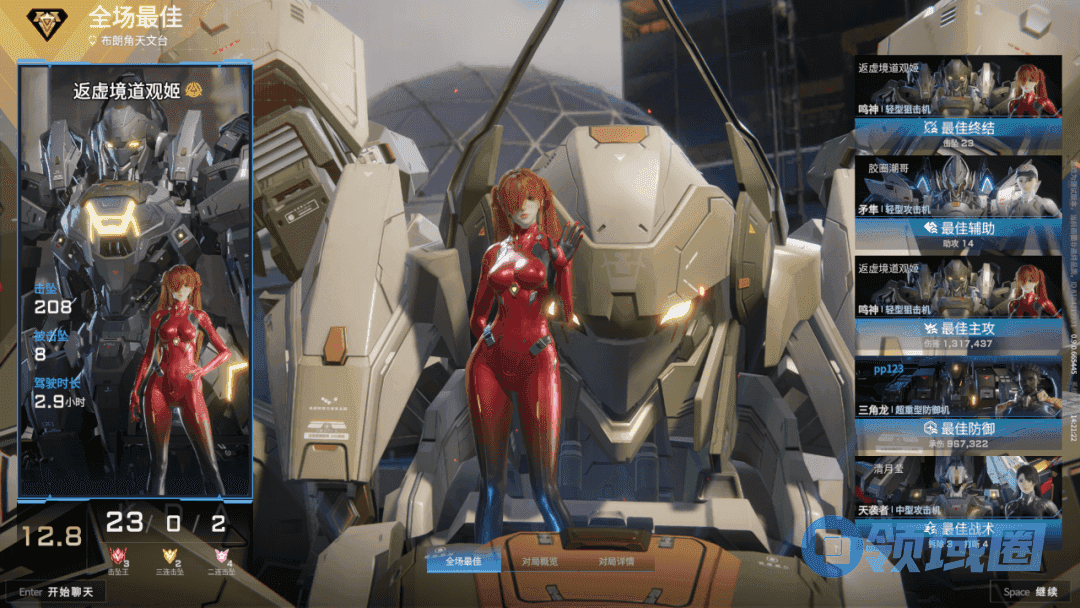Click the 击坠王 medal icon

point(119,557)
